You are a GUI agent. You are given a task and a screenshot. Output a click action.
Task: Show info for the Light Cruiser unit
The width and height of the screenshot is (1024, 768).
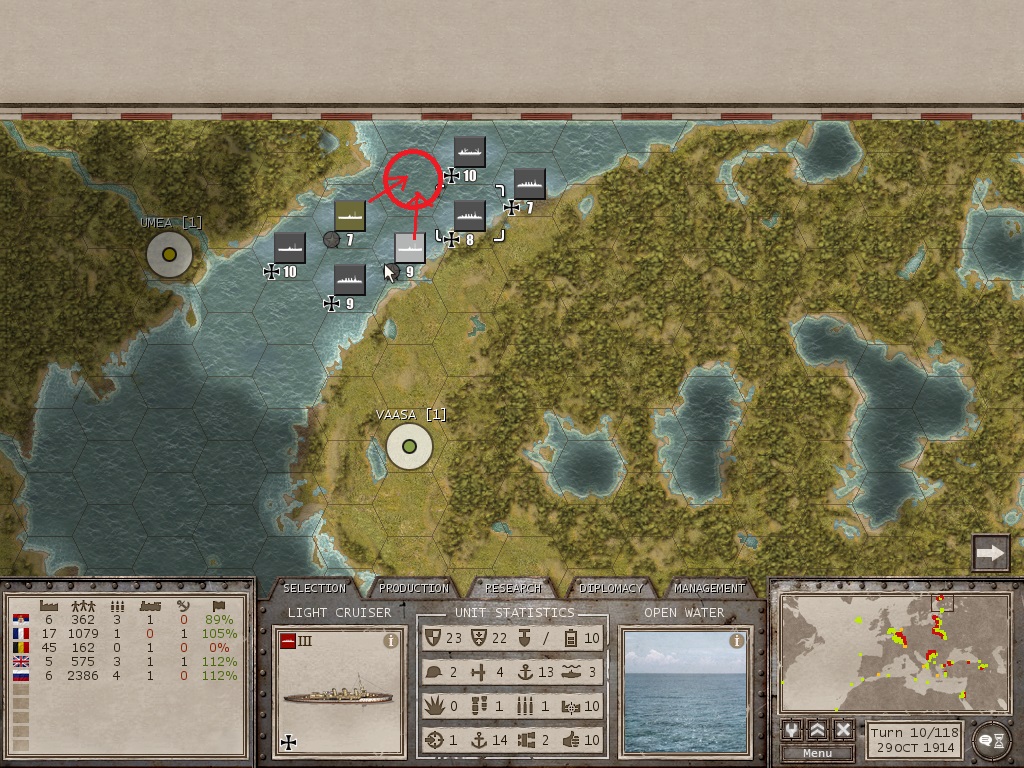coord(392,642)
